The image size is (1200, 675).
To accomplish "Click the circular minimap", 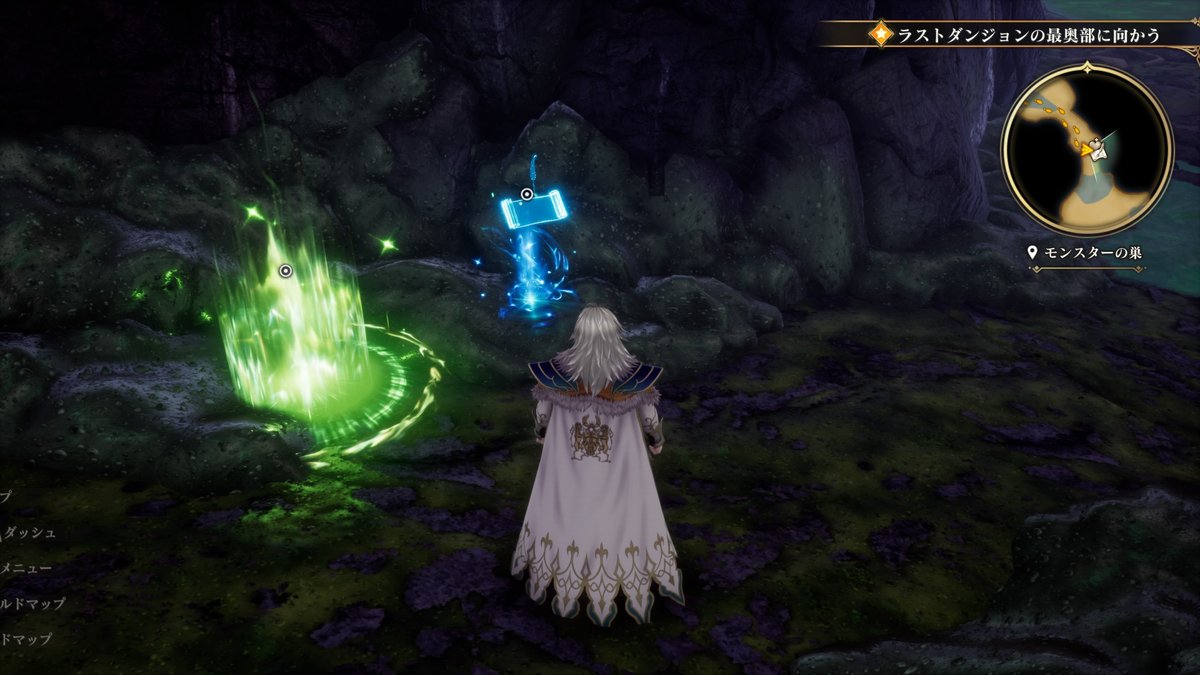I will [x=1087, y=150].
